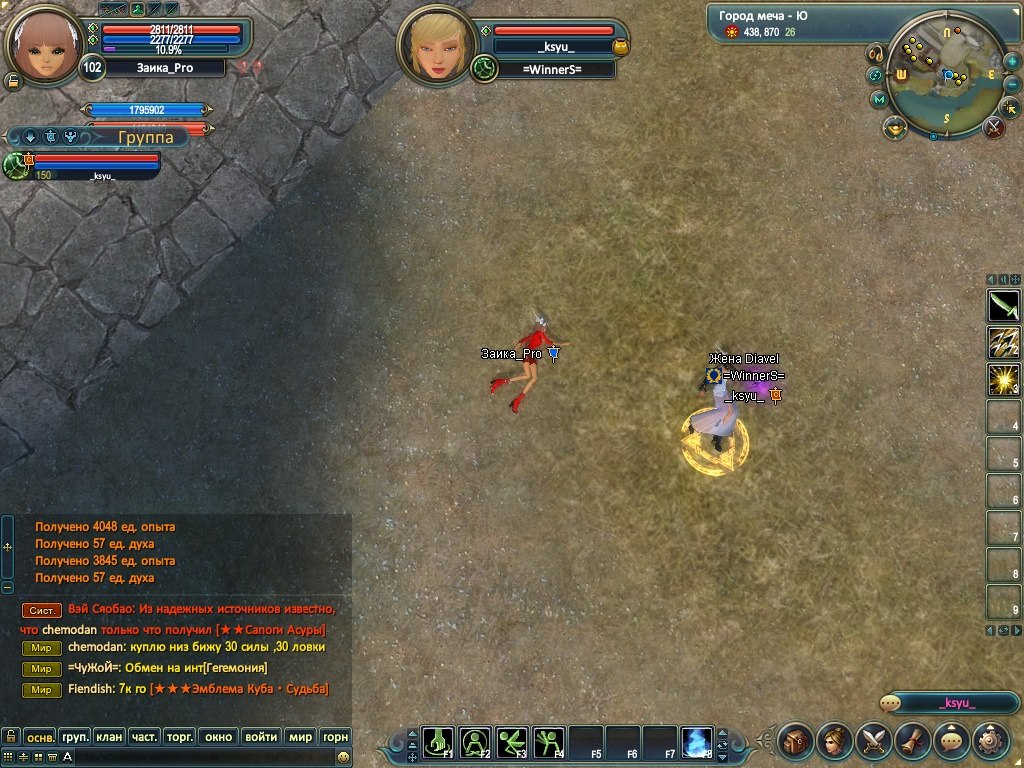This screenshot has height=768, width=1024.
Task: Open the world map with M button
Action: [879, 100]
